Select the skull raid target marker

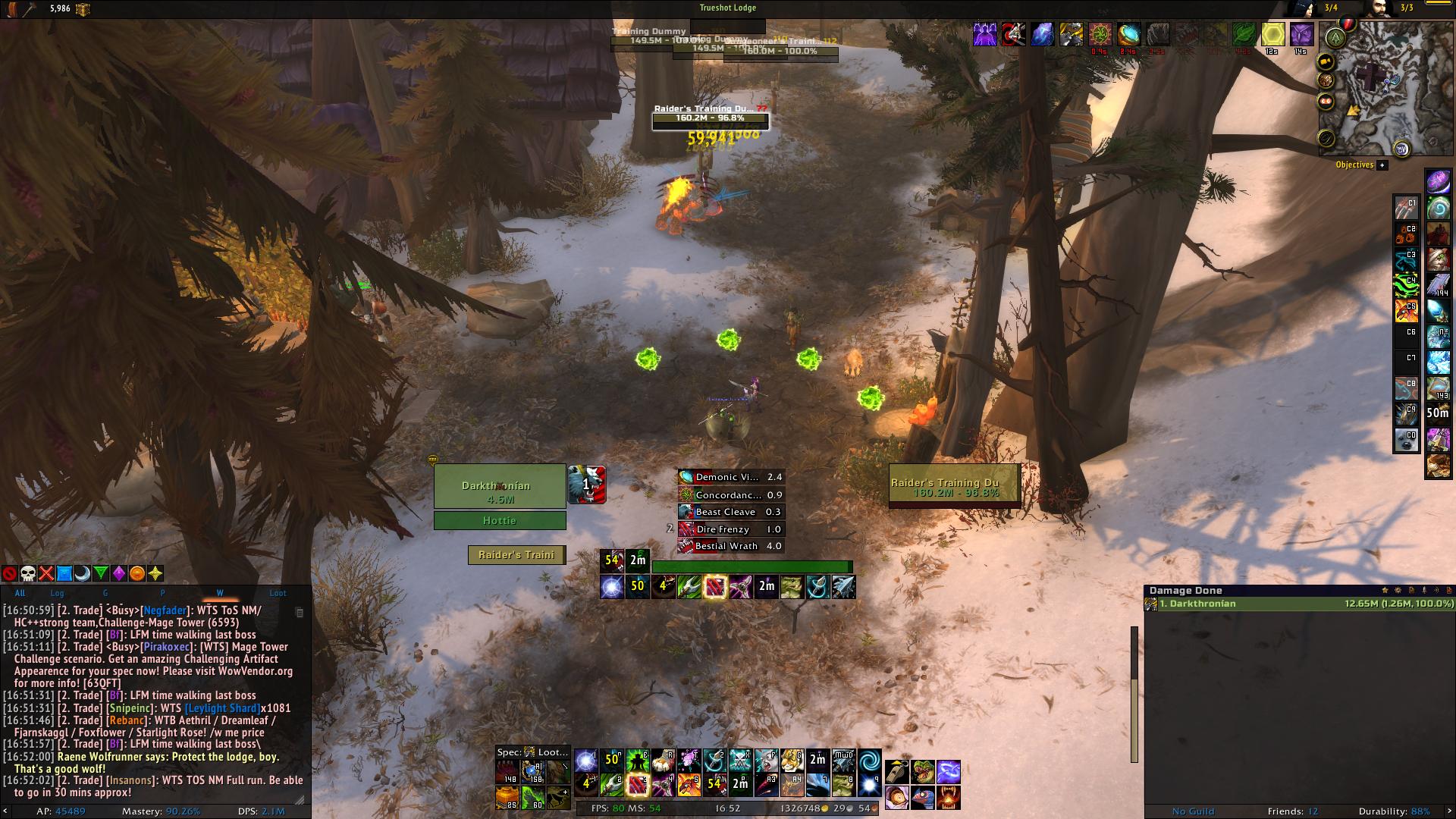(28, 573)
